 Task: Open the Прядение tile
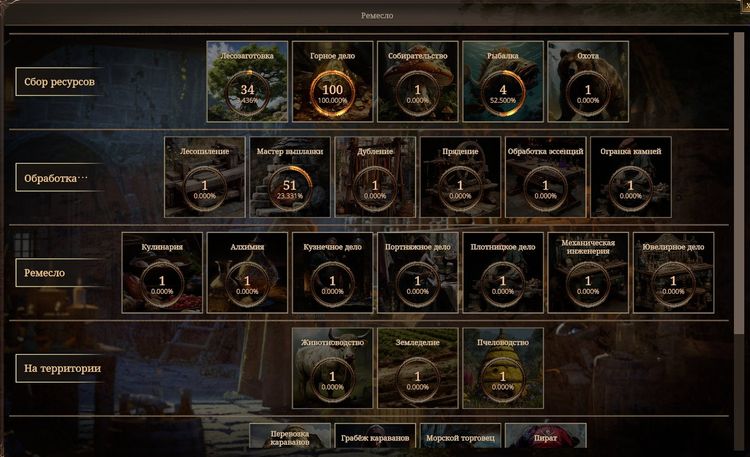tap(460, 177)
